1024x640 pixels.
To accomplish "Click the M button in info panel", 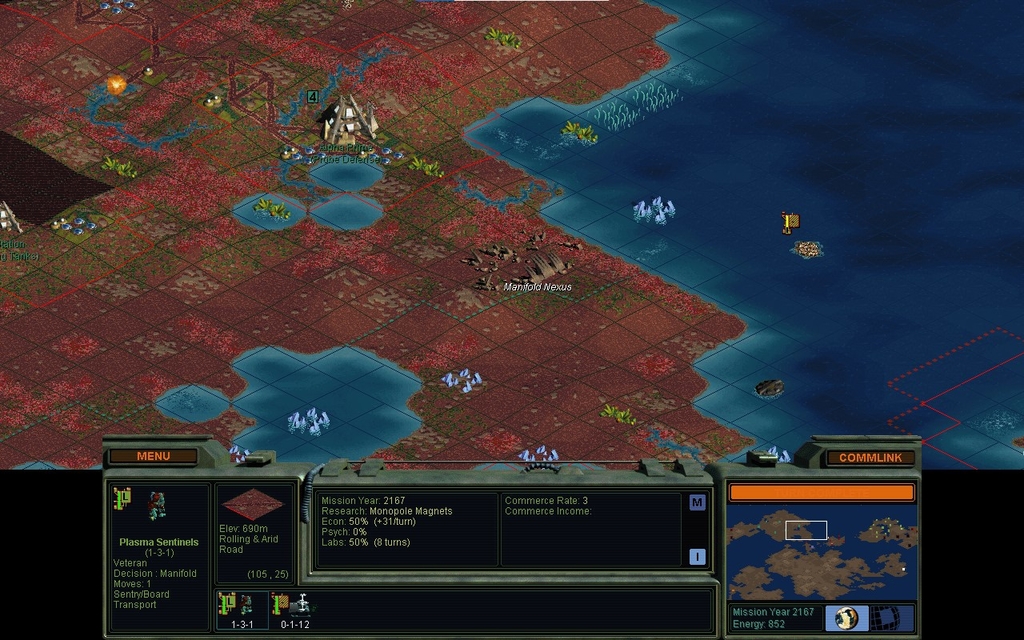I will point(697,503).
